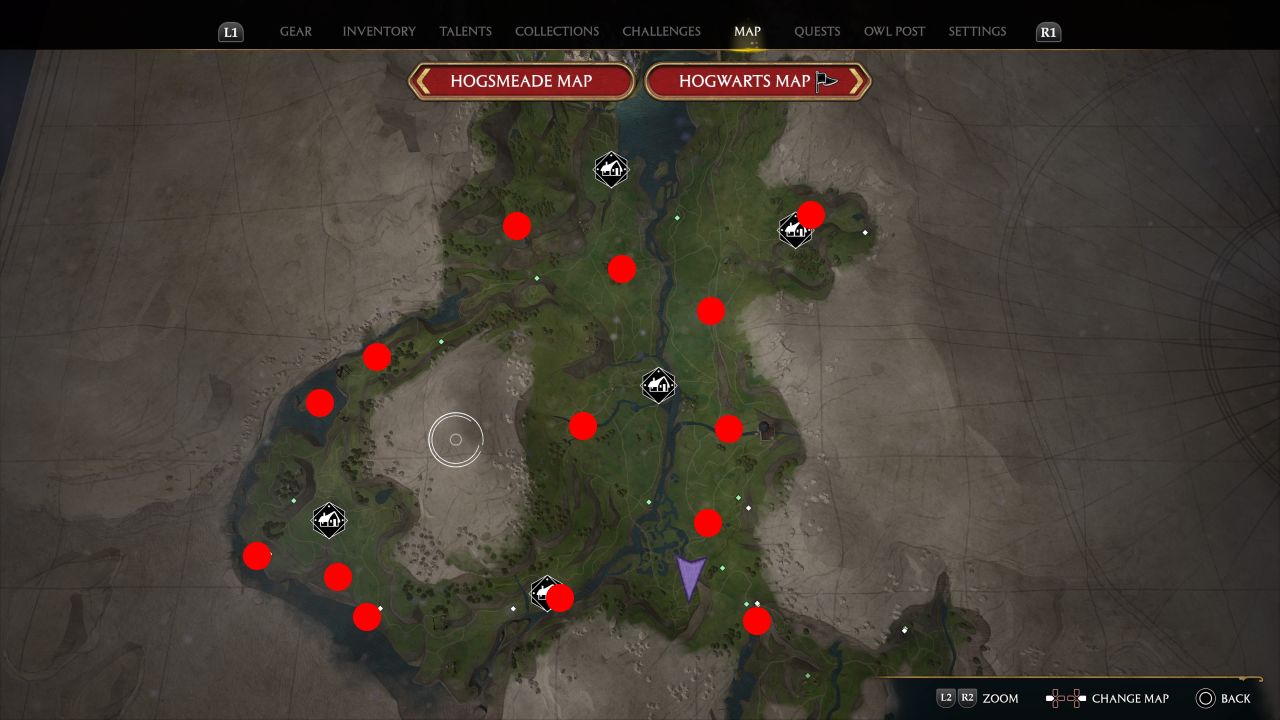This screenshot has width=1280, height=720.
Task: Click the Floo Flame icon in the map center
Action: tap(659, 385)
